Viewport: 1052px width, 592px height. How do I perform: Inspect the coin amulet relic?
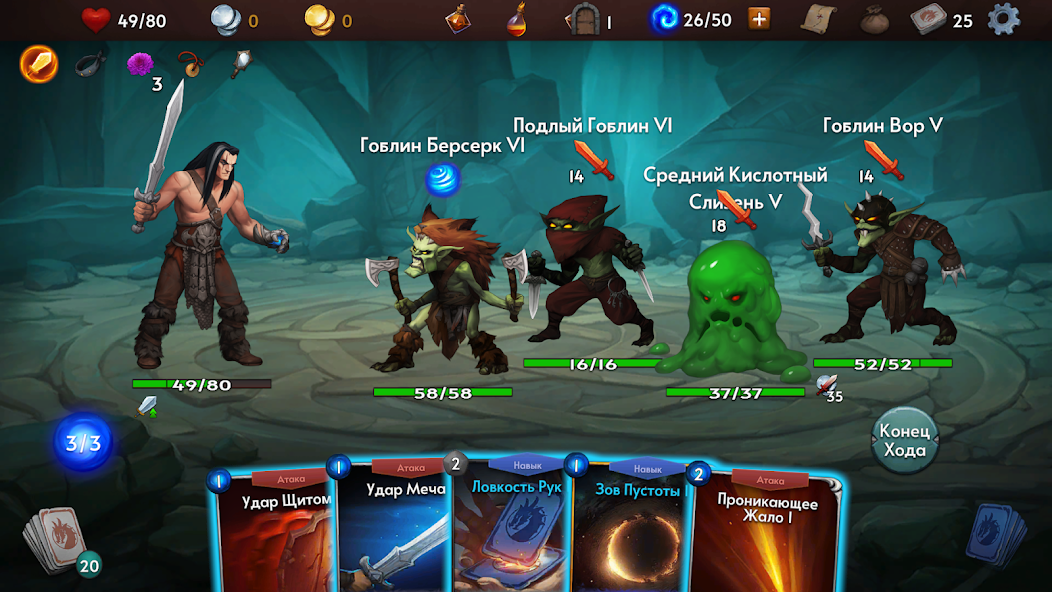[x=189, y=65]
